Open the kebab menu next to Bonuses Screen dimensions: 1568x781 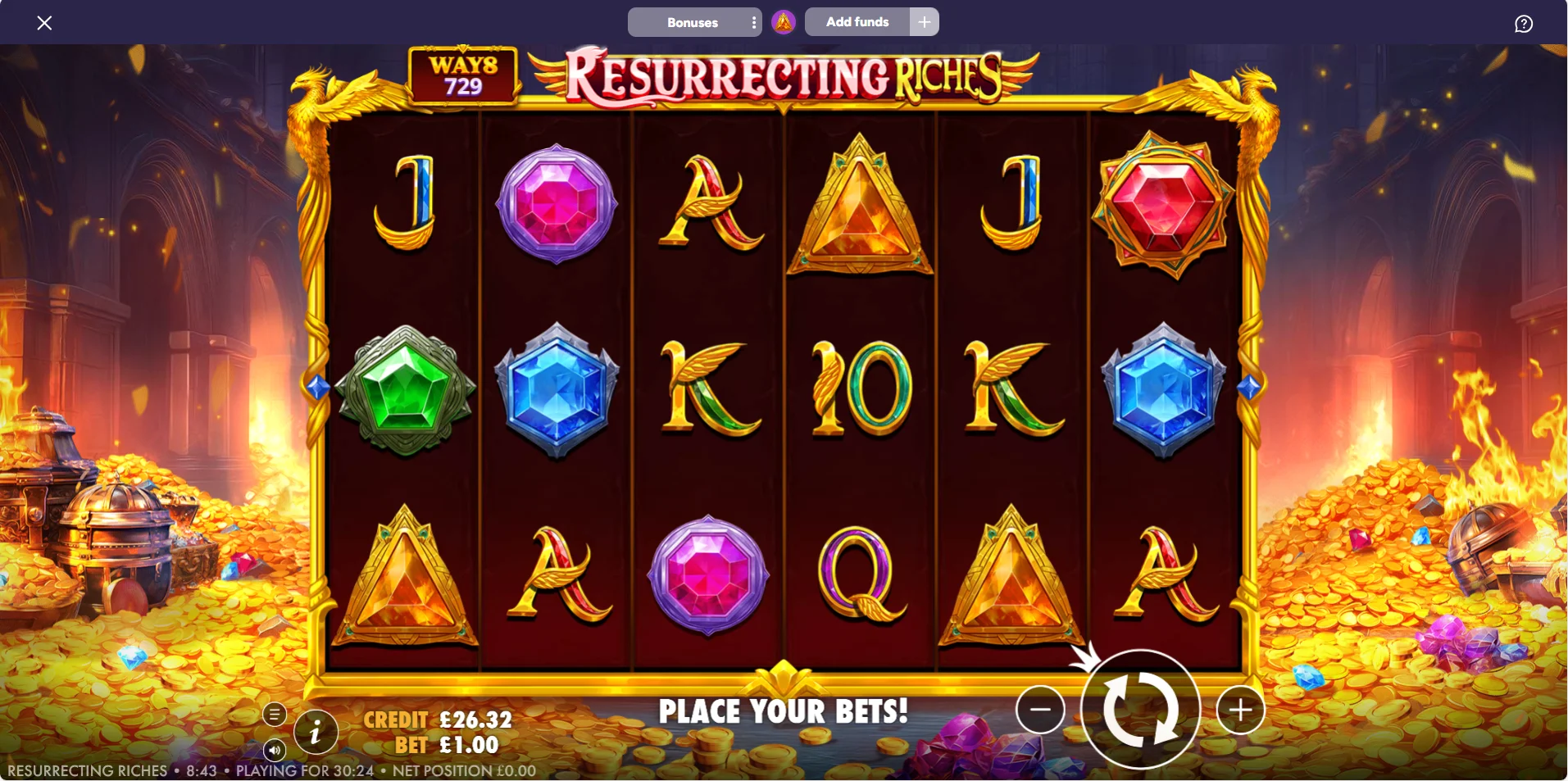(x=754, y=22)
